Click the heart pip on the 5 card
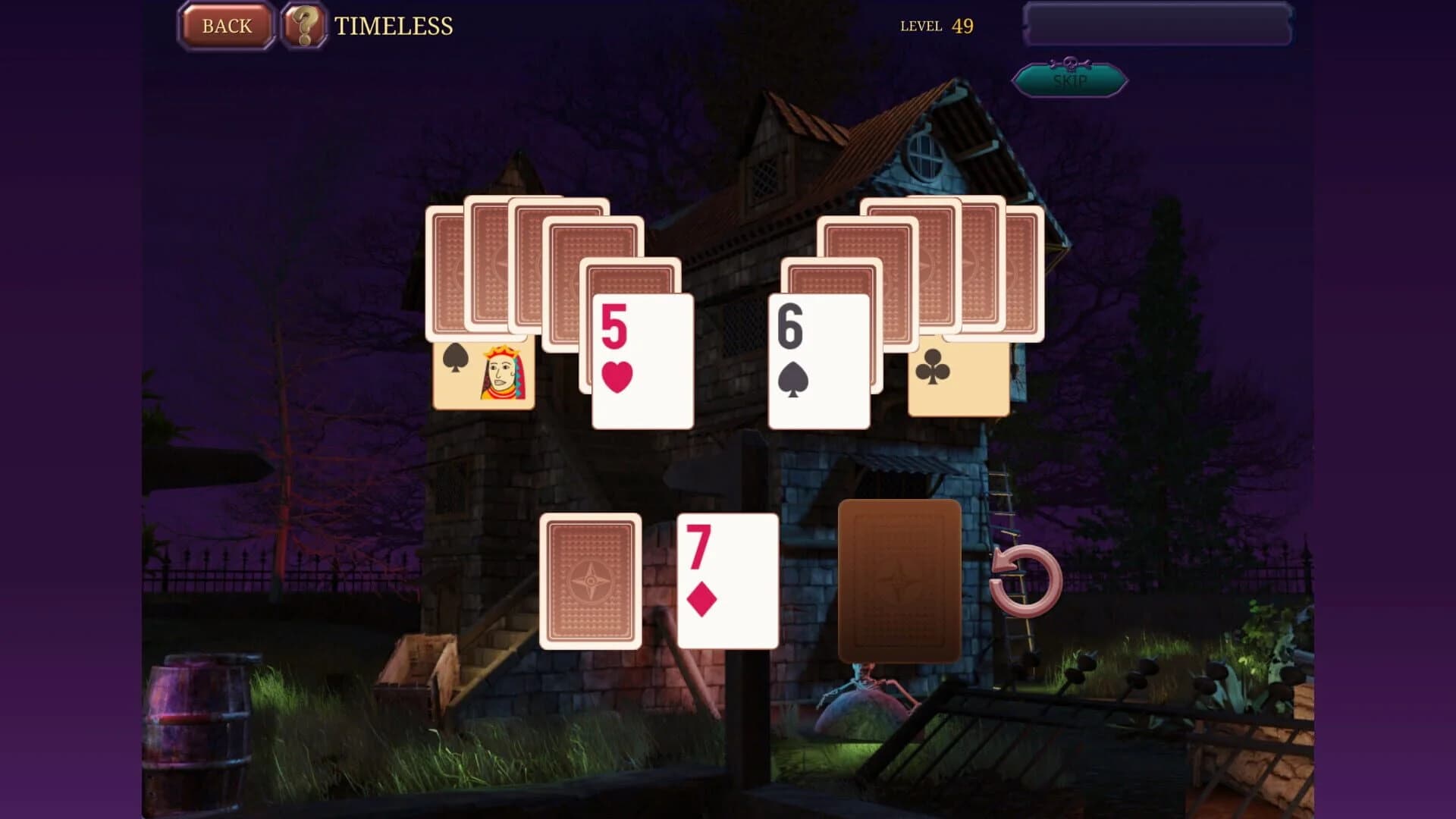This screenshot has height=819, width=1456. [x=617, y=377]
